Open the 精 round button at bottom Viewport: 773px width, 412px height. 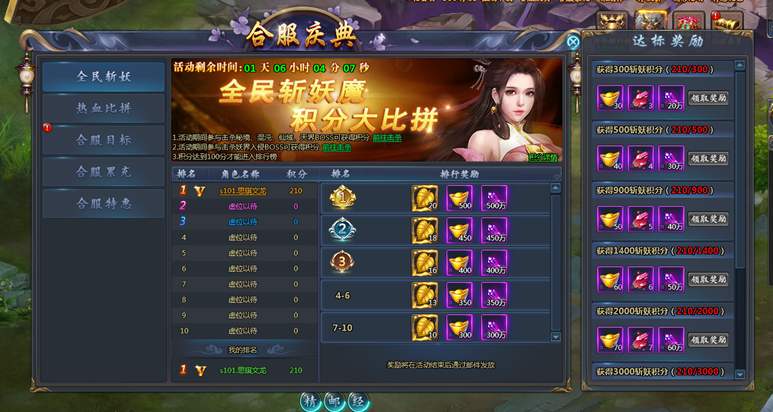(x=310, y=400)
